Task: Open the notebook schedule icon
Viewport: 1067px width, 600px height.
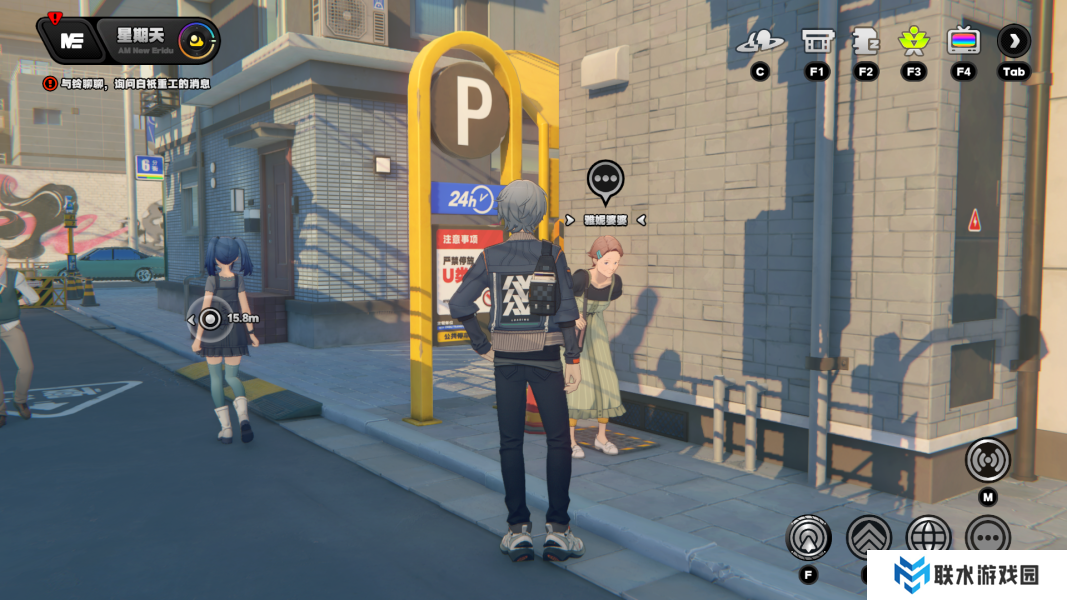Action: (865, 42)
